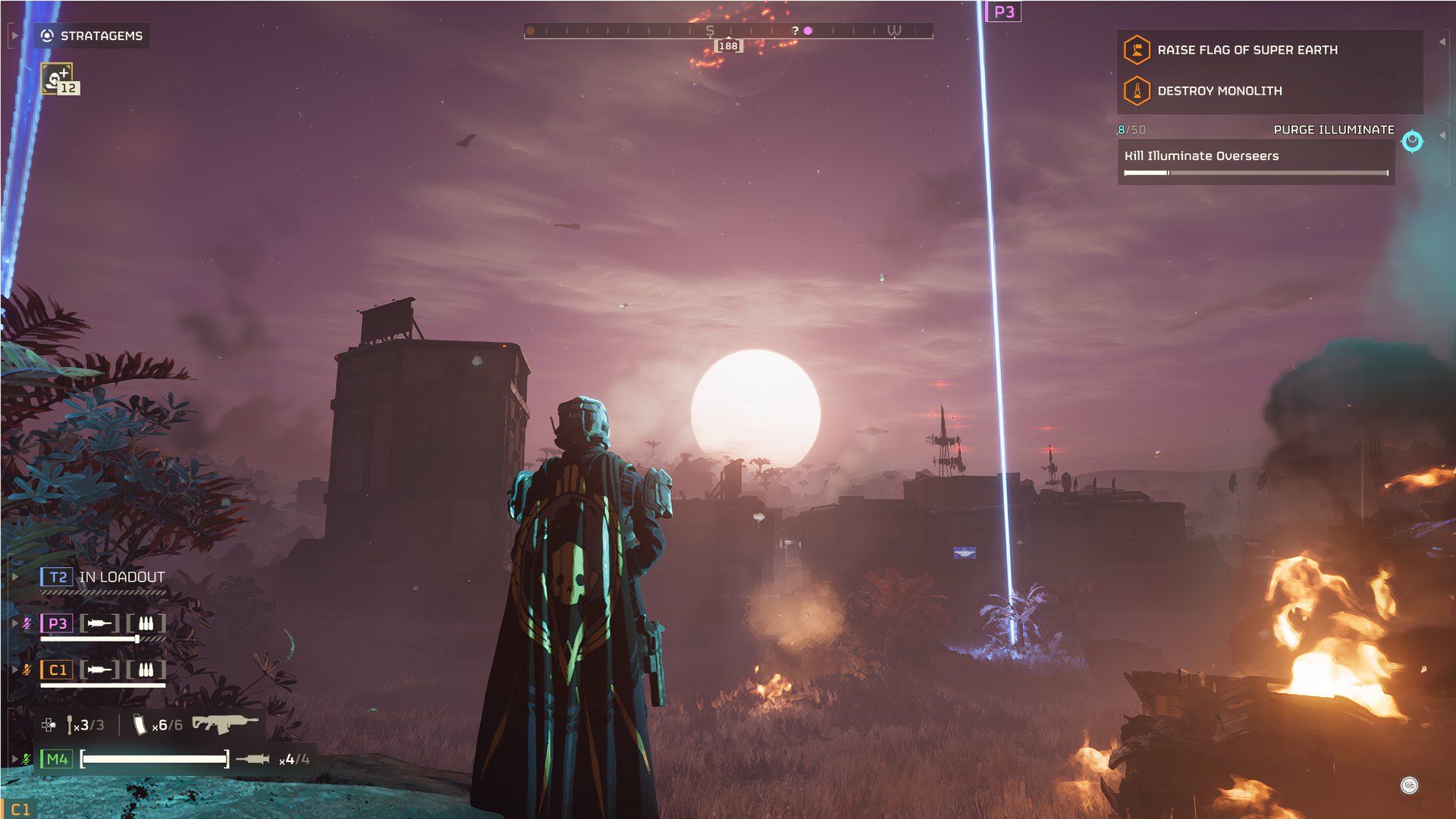Image resolution: width=1456 pixels, height=819 pixels.
Task: Collapse the objectives panel with its side chevron
Action: pyautogui.click(x=1442, y=42)
